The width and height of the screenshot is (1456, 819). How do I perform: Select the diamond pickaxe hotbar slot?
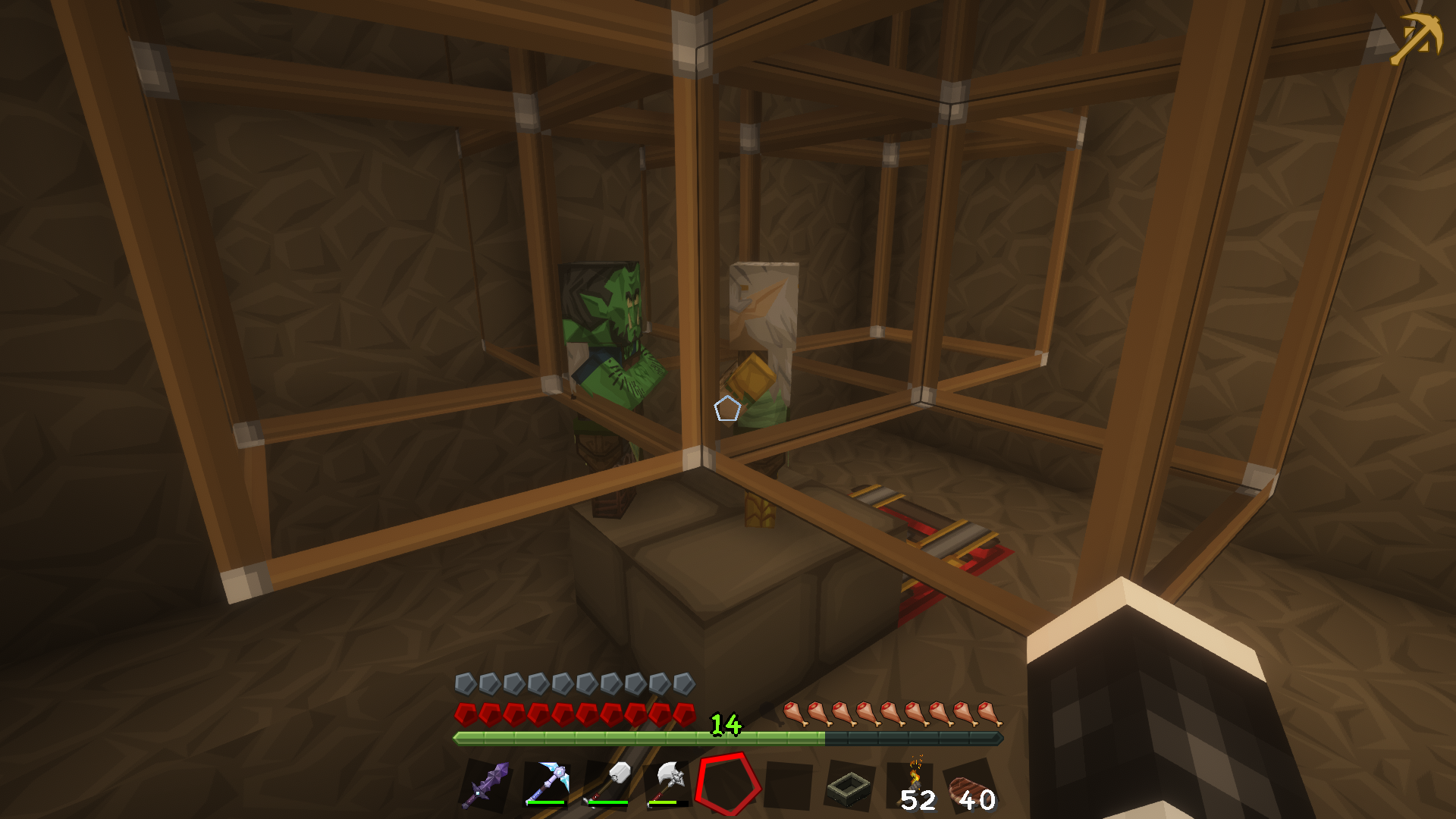coord(547,784)
